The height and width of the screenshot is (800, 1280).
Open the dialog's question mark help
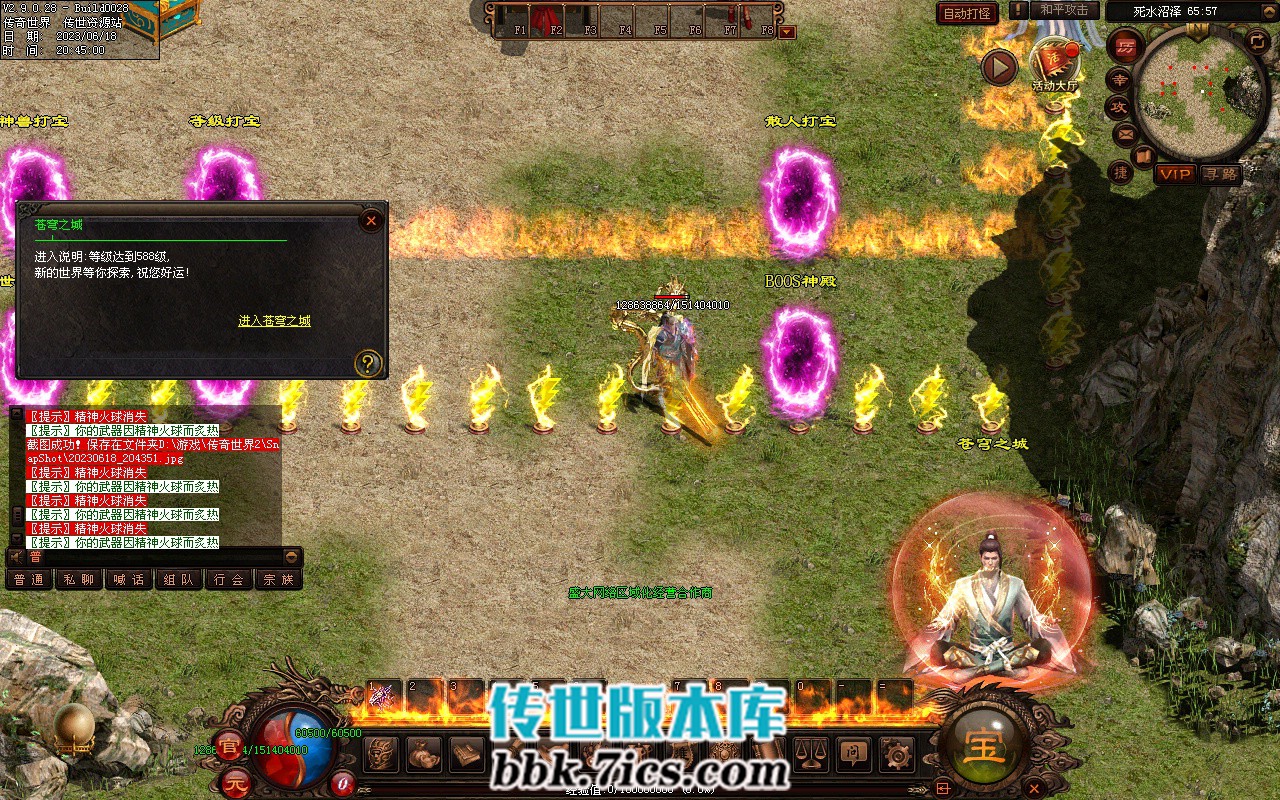click(368, 362)
